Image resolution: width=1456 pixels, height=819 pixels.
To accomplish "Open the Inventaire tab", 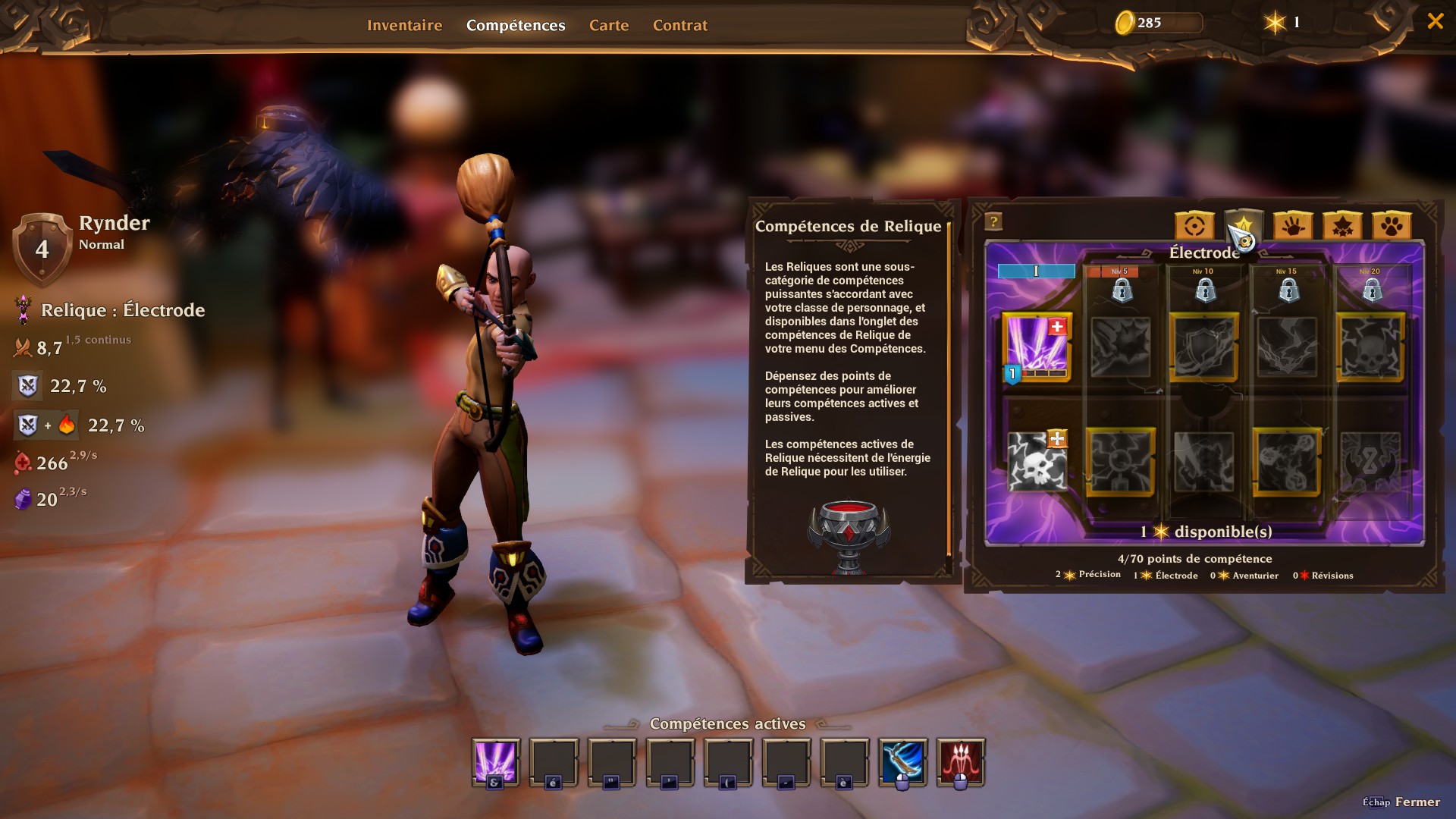I will [x=404, y=25].
